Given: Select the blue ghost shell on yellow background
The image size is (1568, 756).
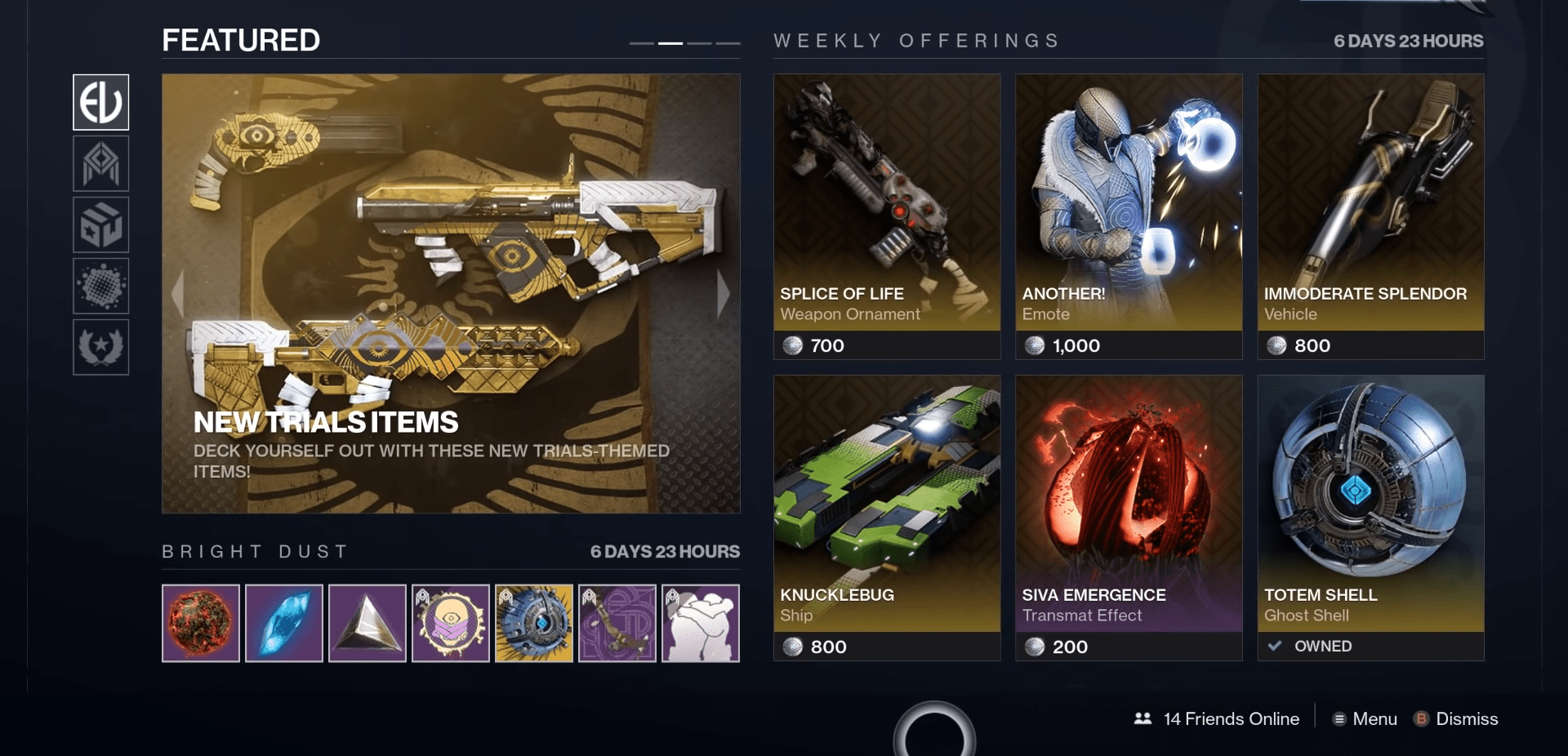Looking at the screenshot, I should tap(534, 623).
